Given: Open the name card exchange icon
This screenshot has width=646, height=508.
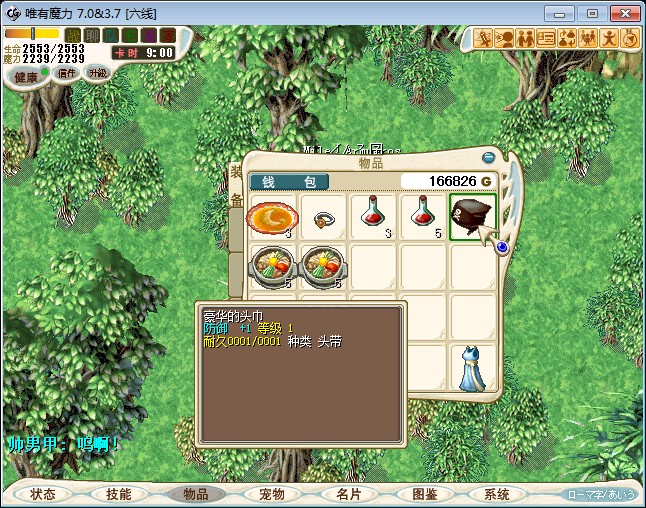Looking at the screenshot, I should point(546,39).
